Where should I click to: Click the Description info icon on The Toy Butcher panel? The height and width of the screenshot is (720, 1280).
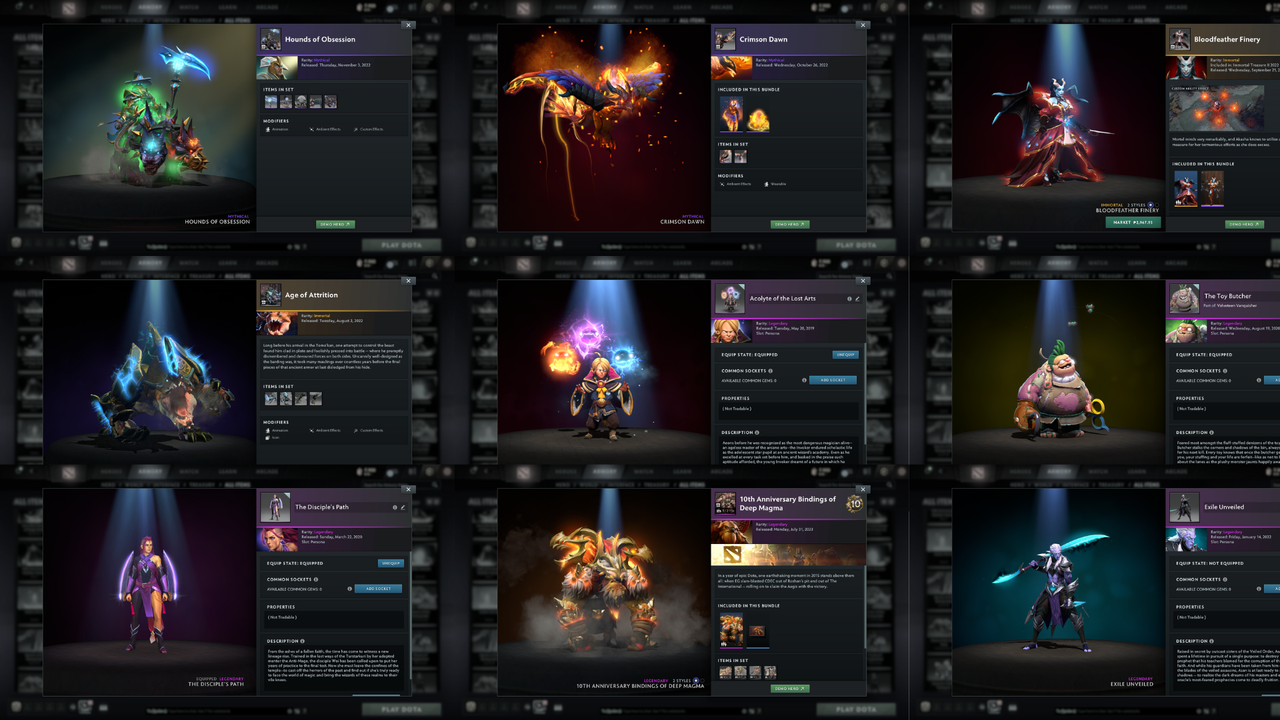pyautogui.click(x=1211, y=432)
